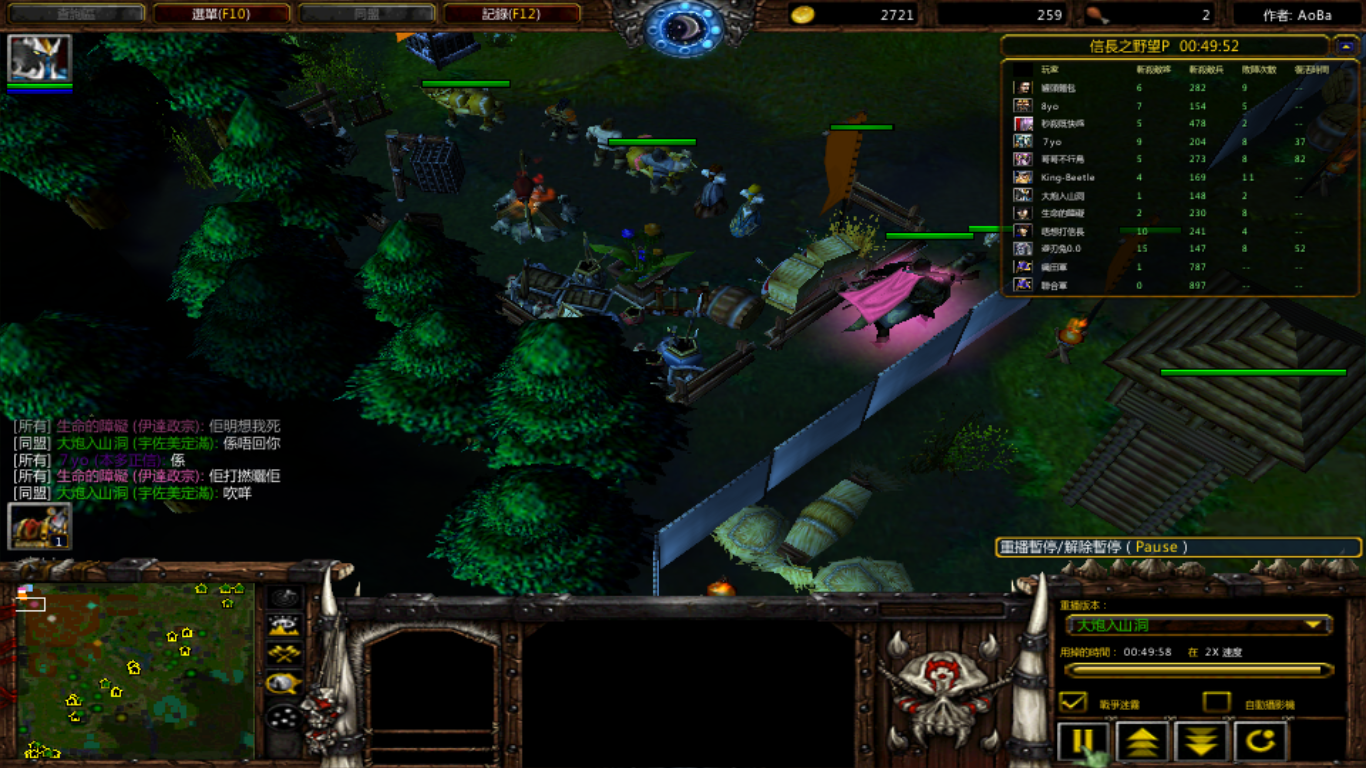Decrease the replay speed
Viewport: 1366px width, 768px height.
1201,743
